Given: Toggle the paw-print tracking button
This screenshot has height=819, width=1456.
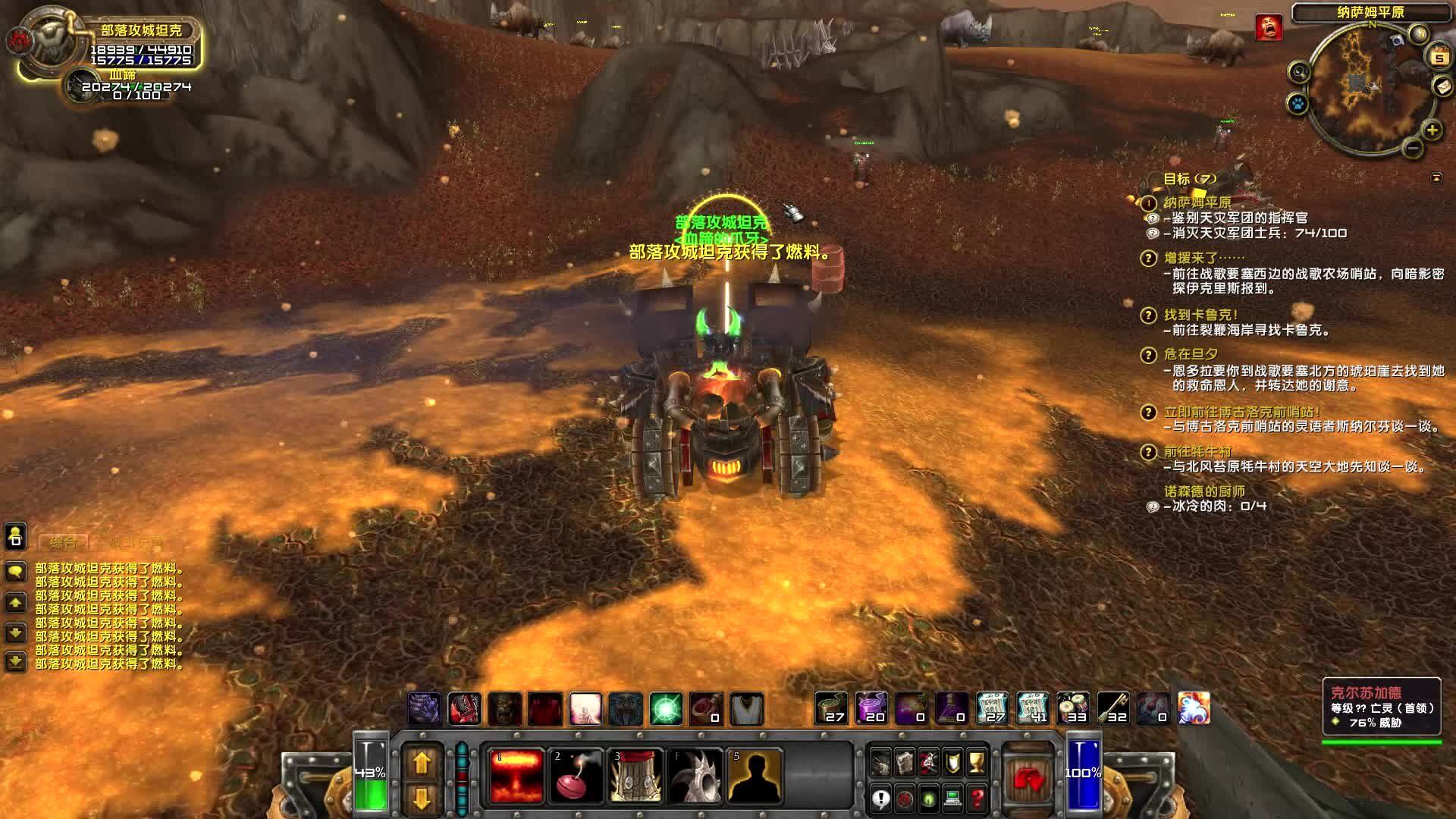Looking at the screenshot, I should 1298,102.
